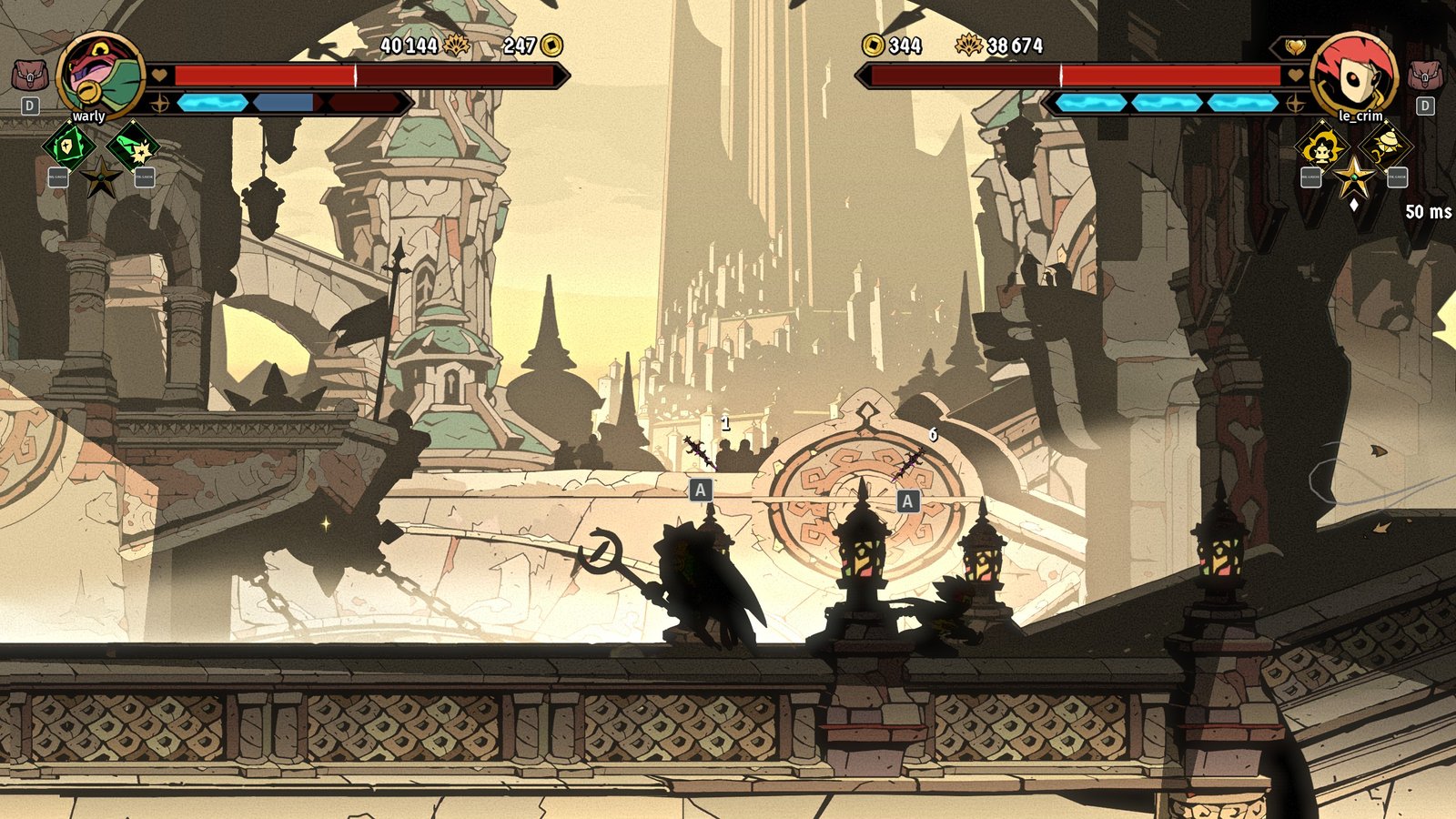Activate warly's green shield ability

(x=68, y=146)
